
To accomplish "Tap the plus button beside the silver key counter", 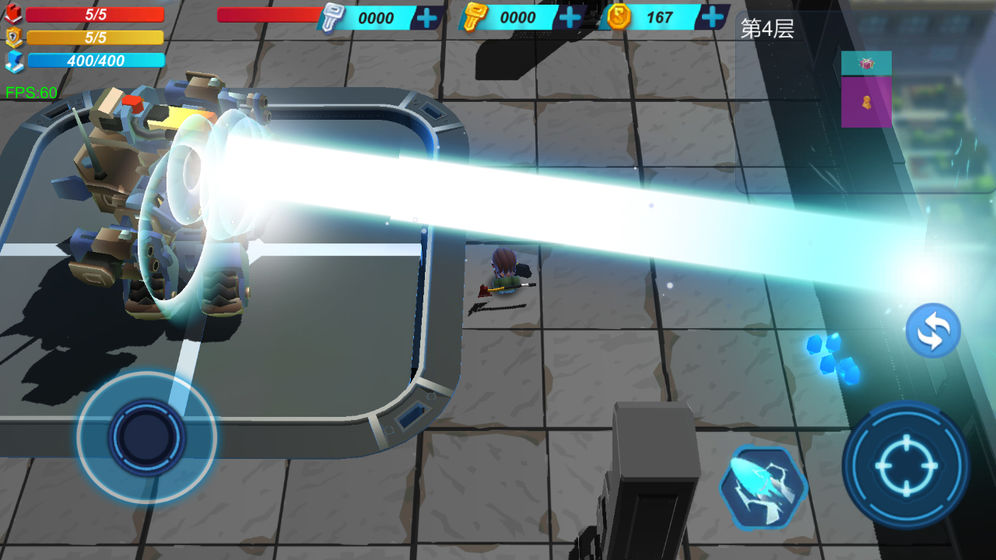I will click(427, 18).
